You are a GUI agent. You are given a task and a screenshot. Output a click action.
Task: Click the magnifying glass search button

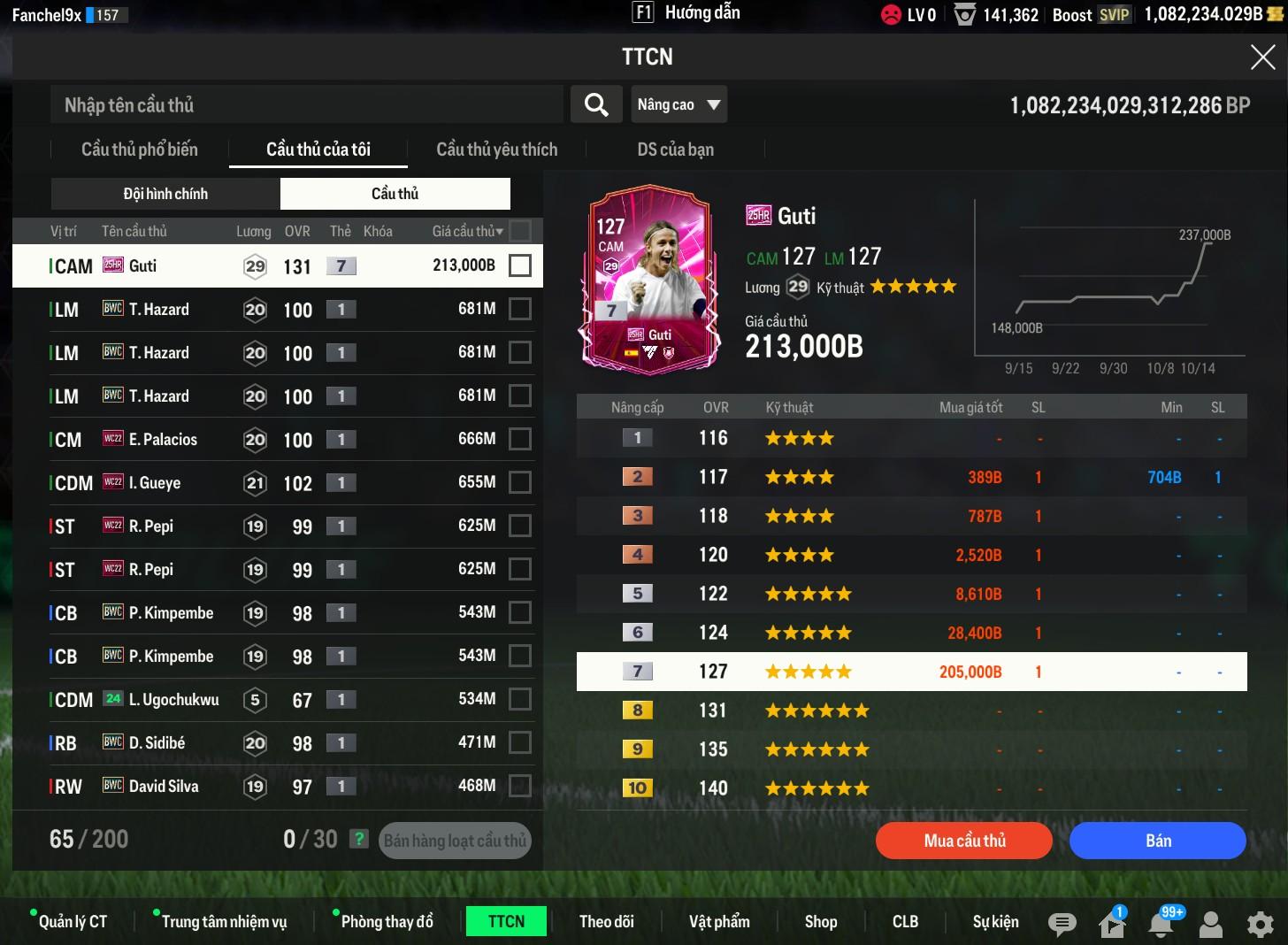tap(596, 105)
